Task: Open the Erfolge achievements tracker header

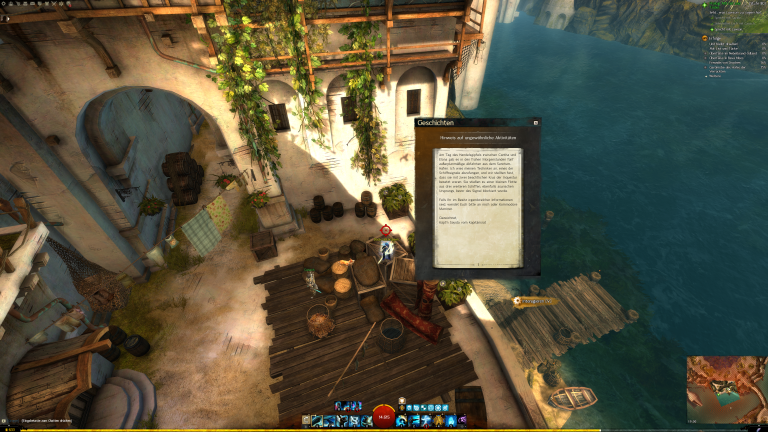Action: click(x=716, y=38)
